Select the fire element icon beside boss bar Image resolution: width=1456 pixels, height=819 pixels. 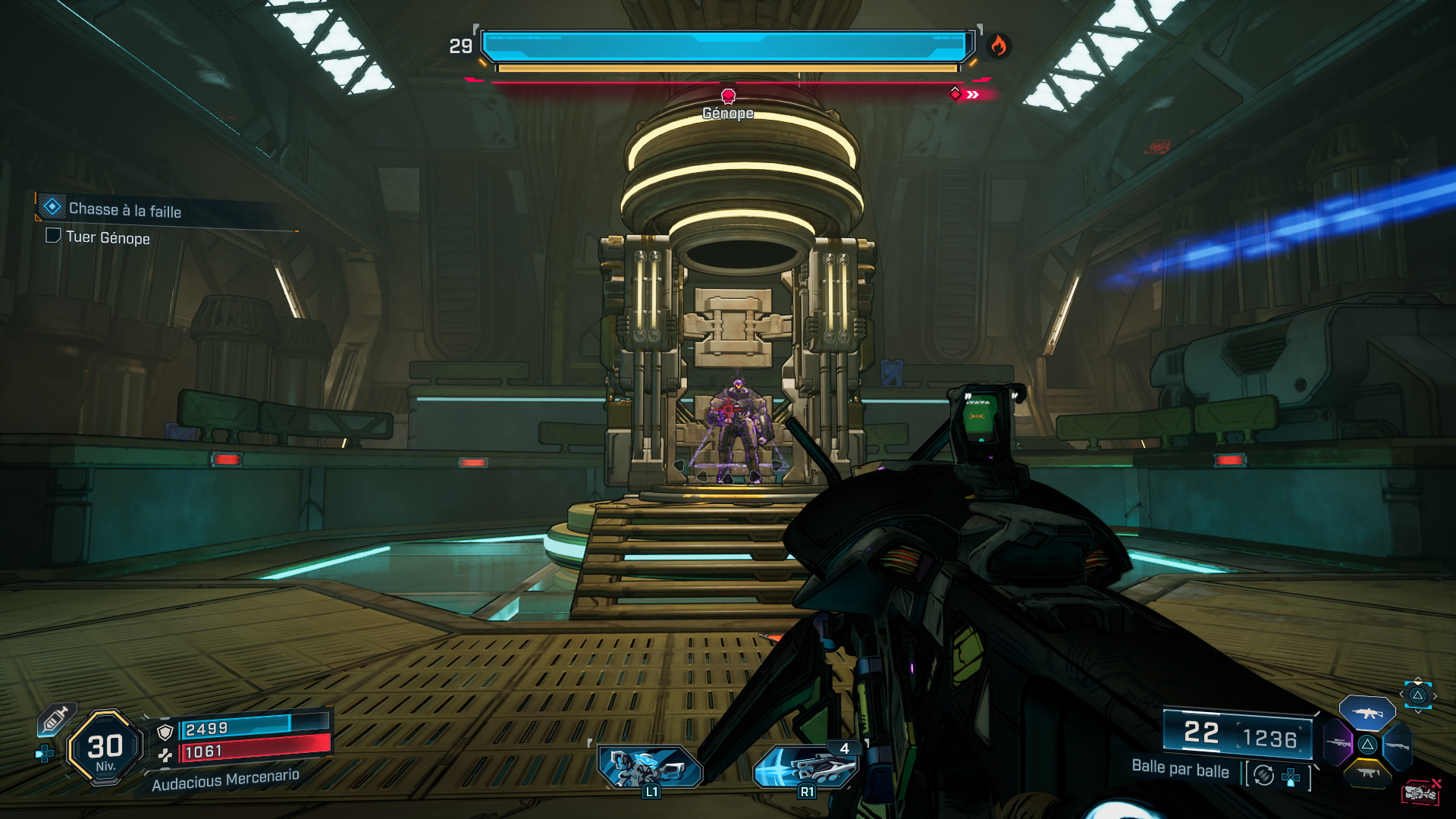[x=999, y=46]
